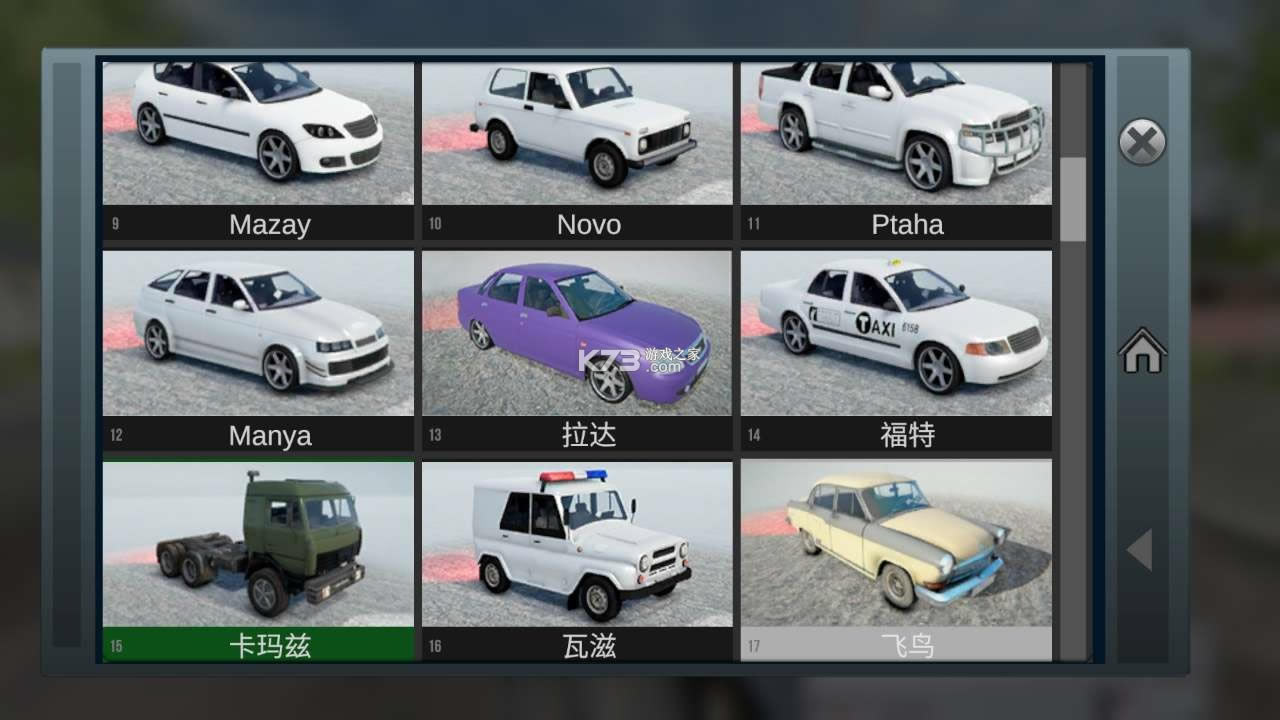Click the 瓦滋 name label
Viewport: 1280px width, 720px height.
click(x=588, y=646)
